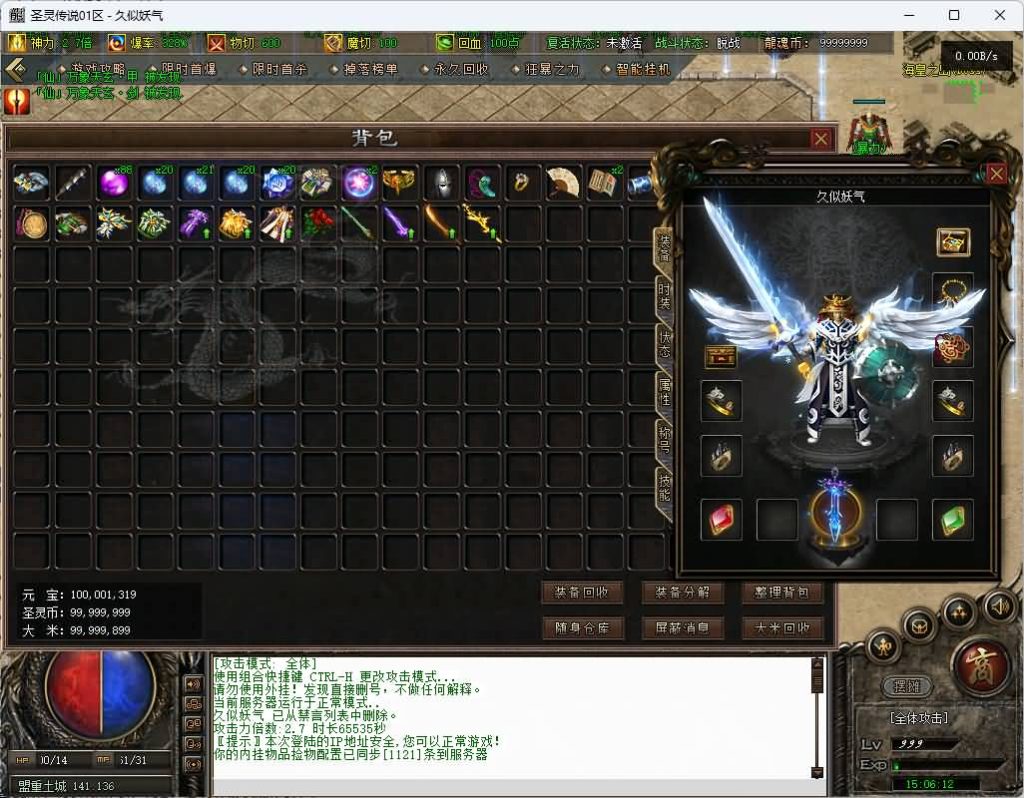Sort the bag with 整理背包

(x=782, y=592)
